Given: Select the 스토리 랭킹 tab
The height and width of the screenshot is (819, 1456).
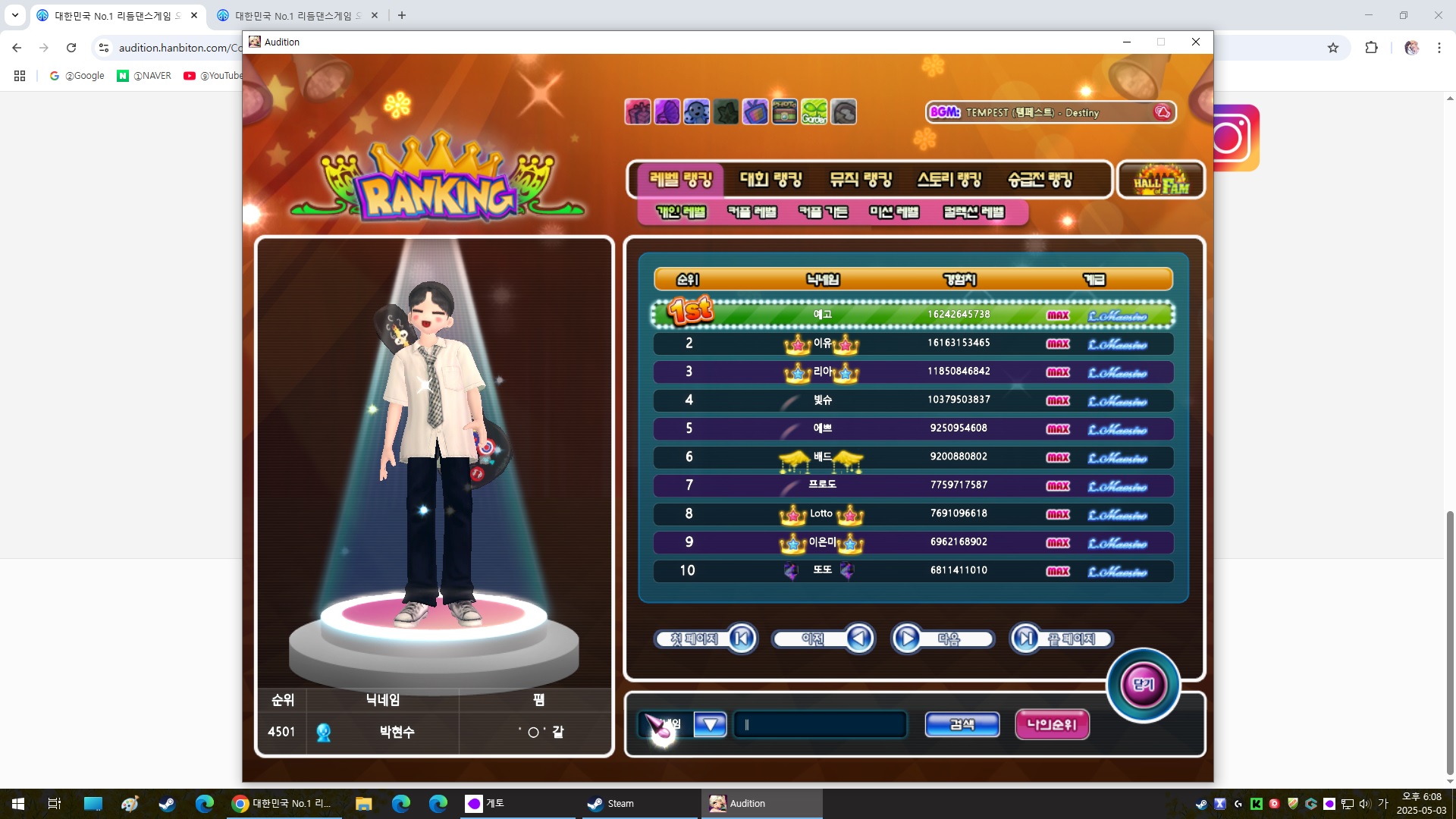Looking at the screenshot, I should tap(949, 180).
